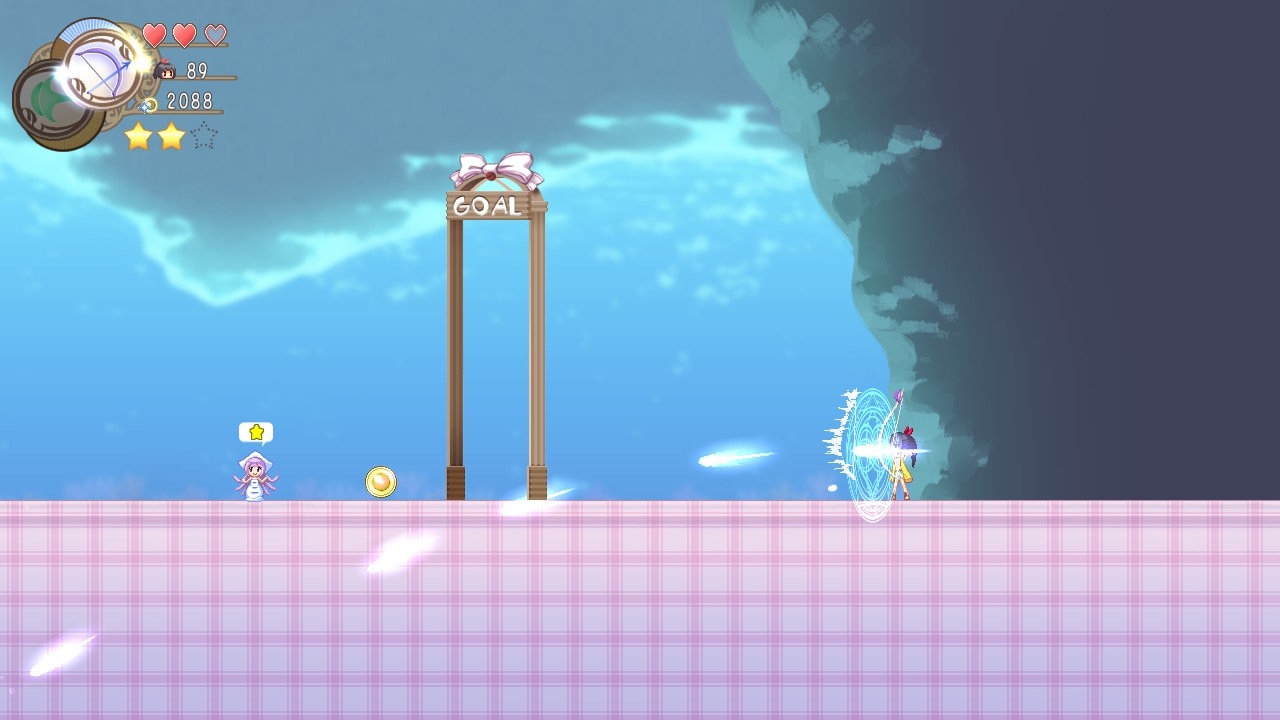Toggle the star speech bubble above the squid

pos(257,430)
